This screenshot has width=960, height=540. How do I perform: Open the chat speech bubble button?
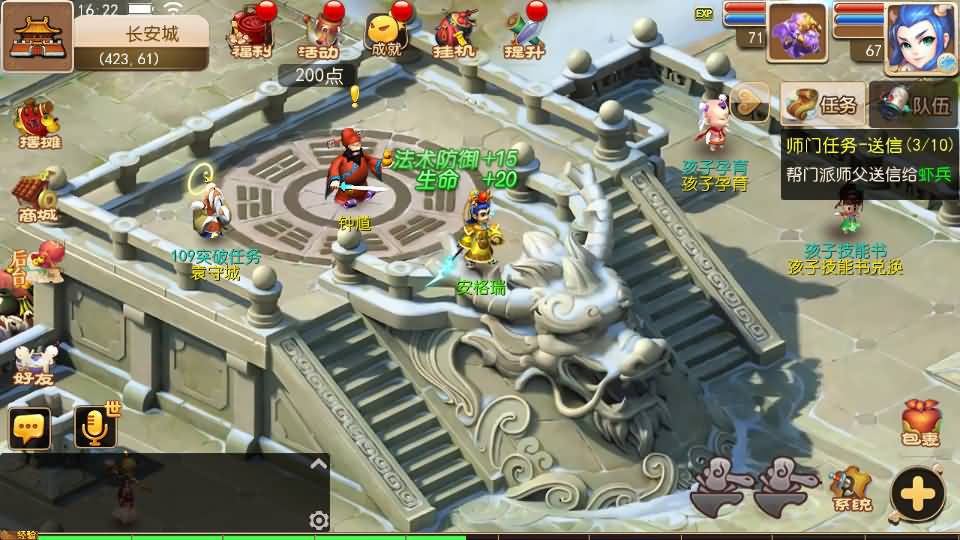coord(30,428)
